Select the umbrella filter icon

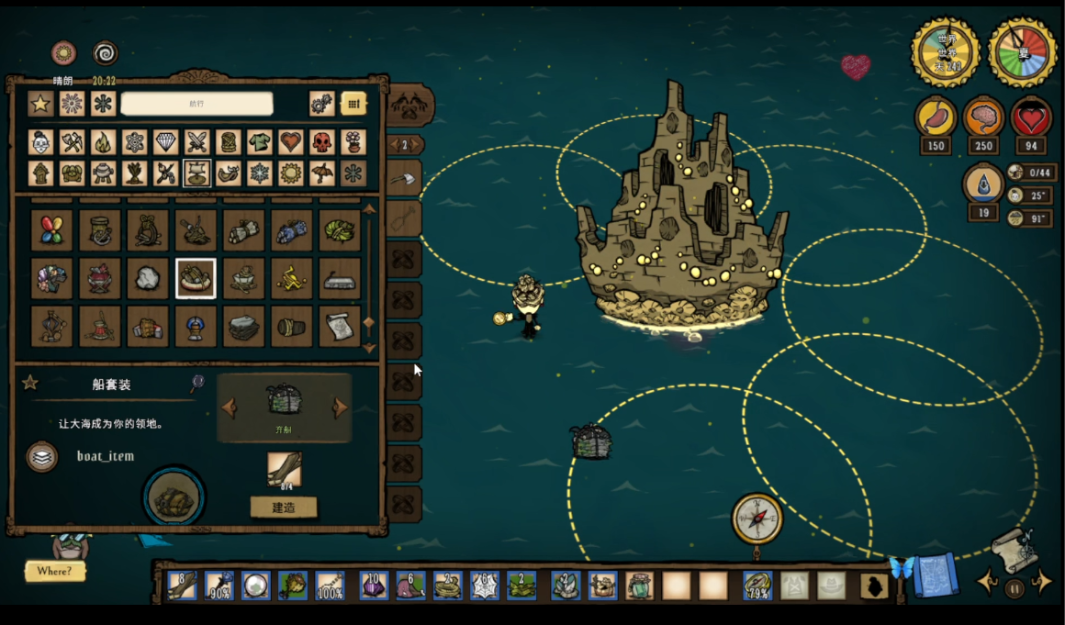[x=322, y=174]
